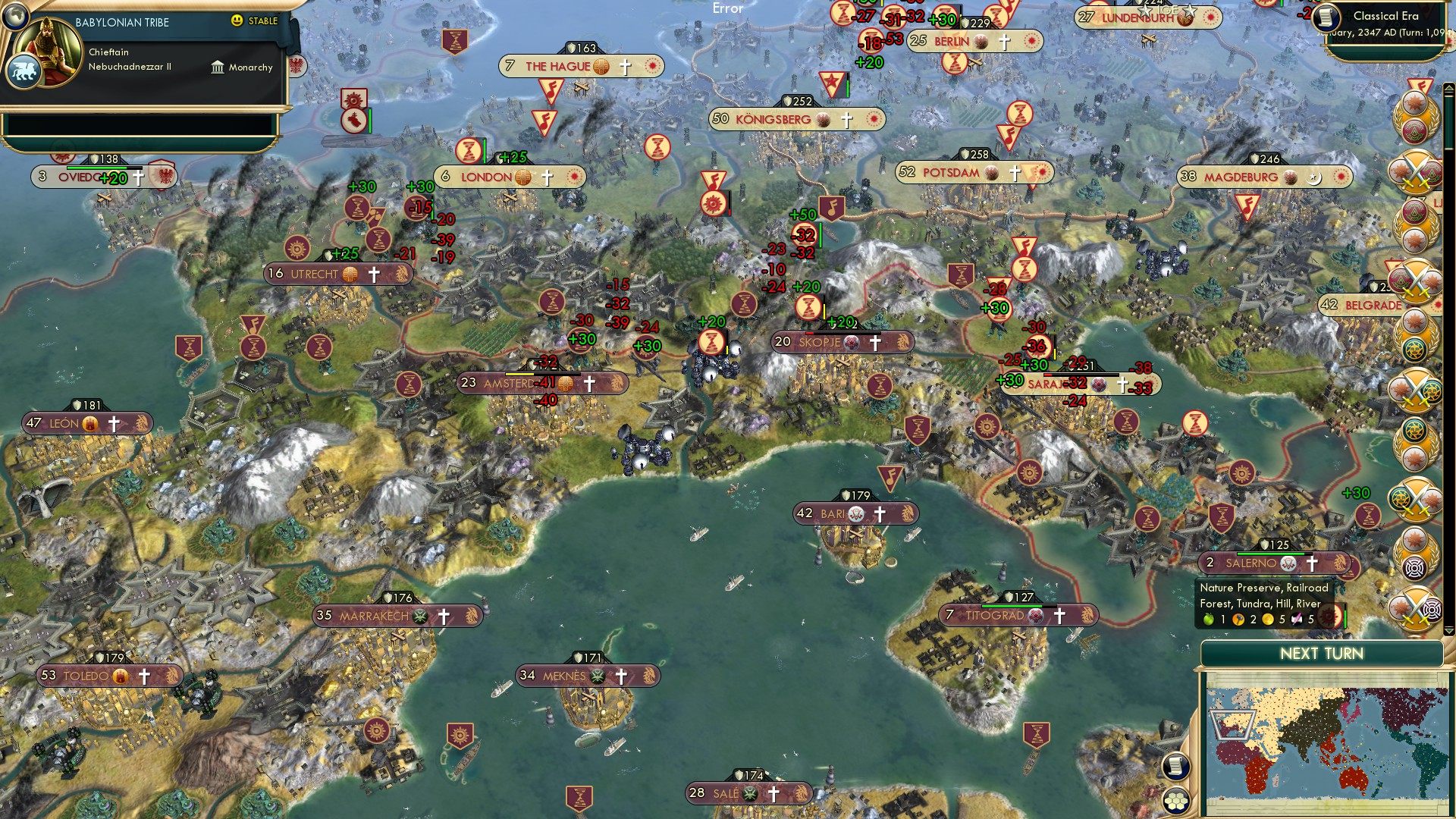Click the Monarchy government building icon
This screenshot has height=819, width=1456.
click(x=218, y=67)
